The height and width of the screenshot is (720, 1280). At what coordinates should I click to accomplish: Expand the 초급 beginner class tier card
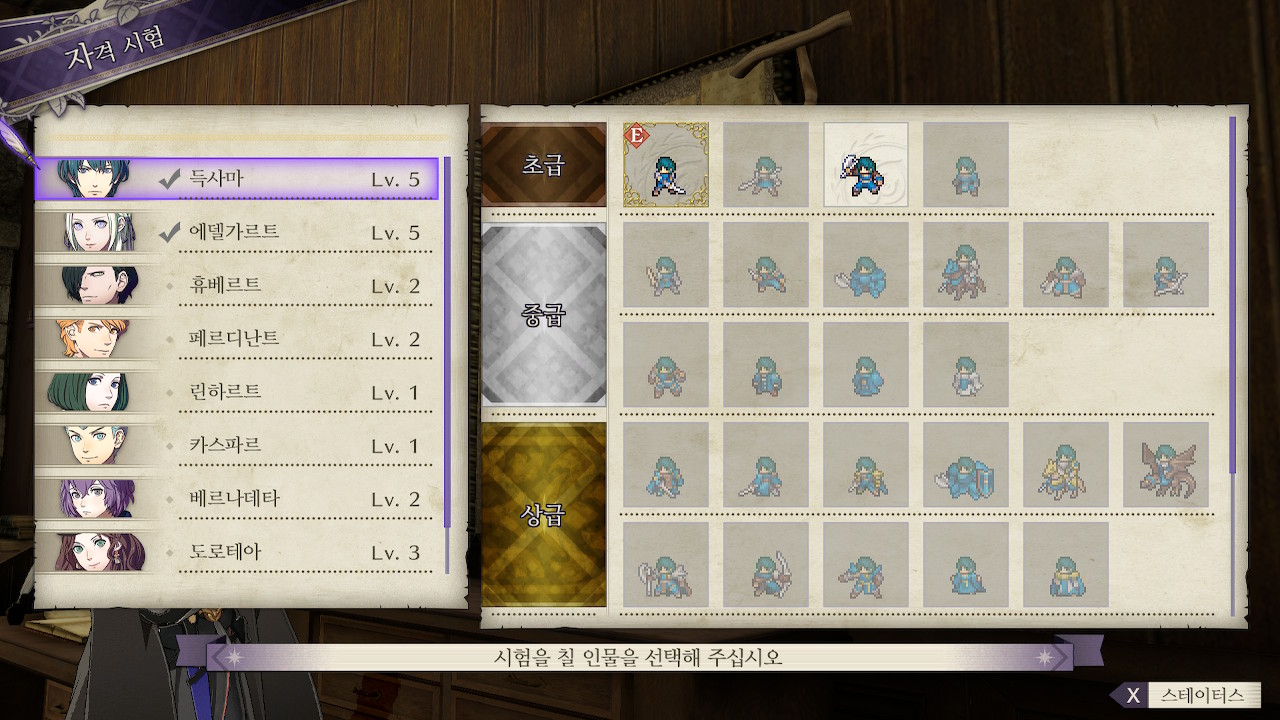pyautogui.click(x=543, y=164)
